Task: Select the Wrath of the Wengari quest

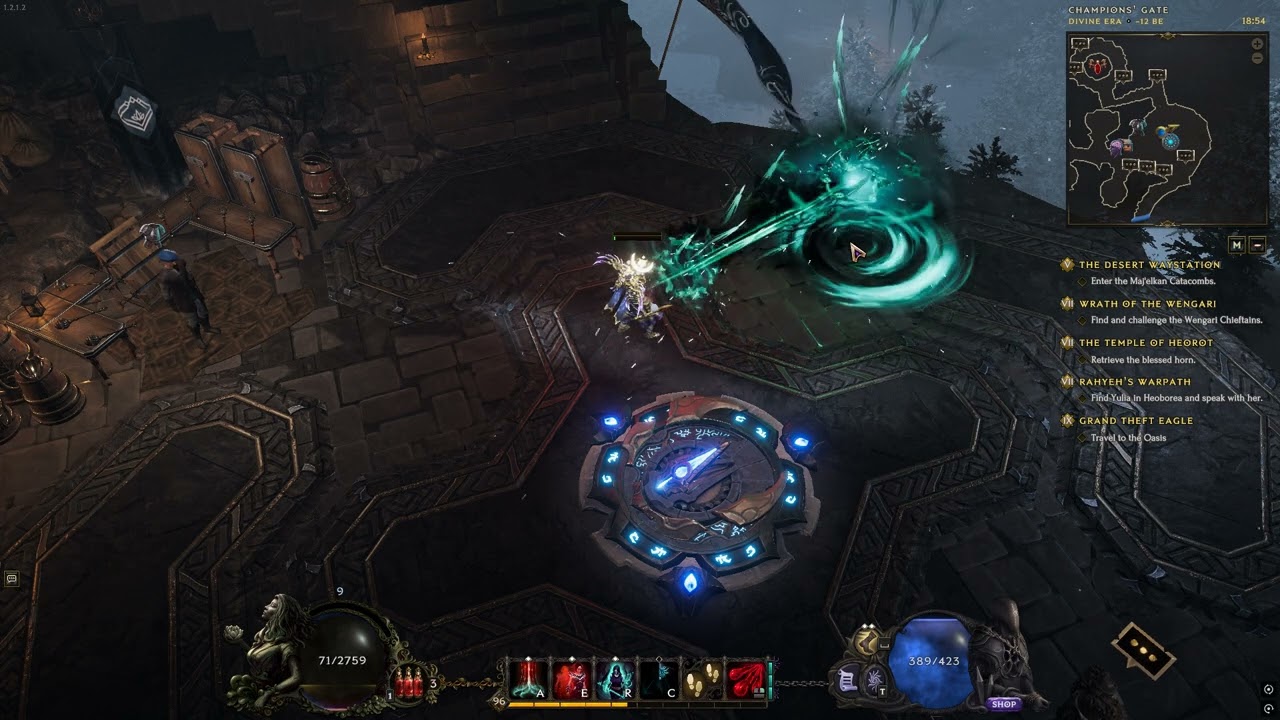Action: tap(1147, 304)
